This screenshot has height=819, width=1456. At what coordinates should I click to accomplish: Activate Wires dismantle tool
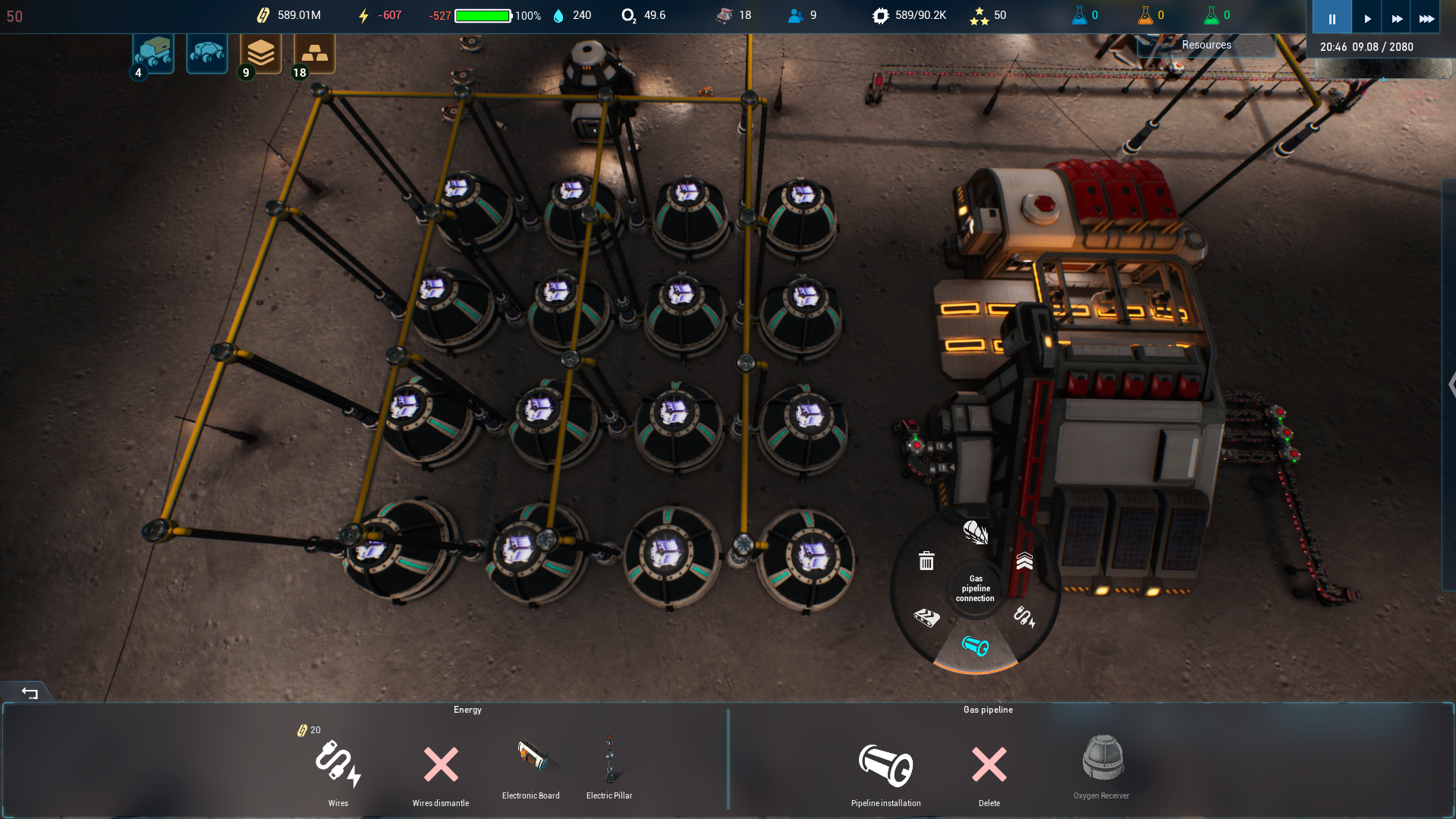point(441,765)
